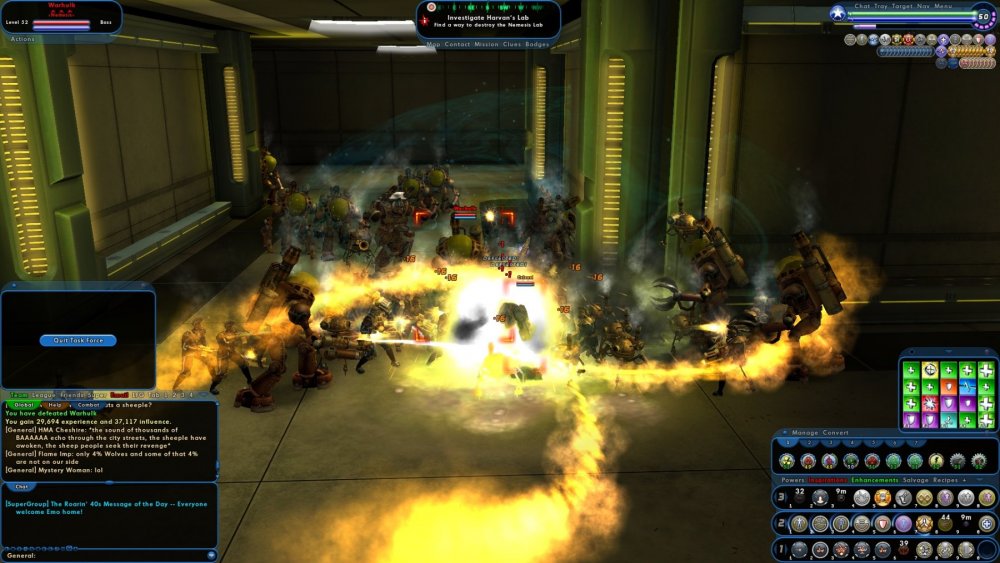Open the Target option in the top bar
This screenshot has height=563, width=1000.
tap(904, 6)
